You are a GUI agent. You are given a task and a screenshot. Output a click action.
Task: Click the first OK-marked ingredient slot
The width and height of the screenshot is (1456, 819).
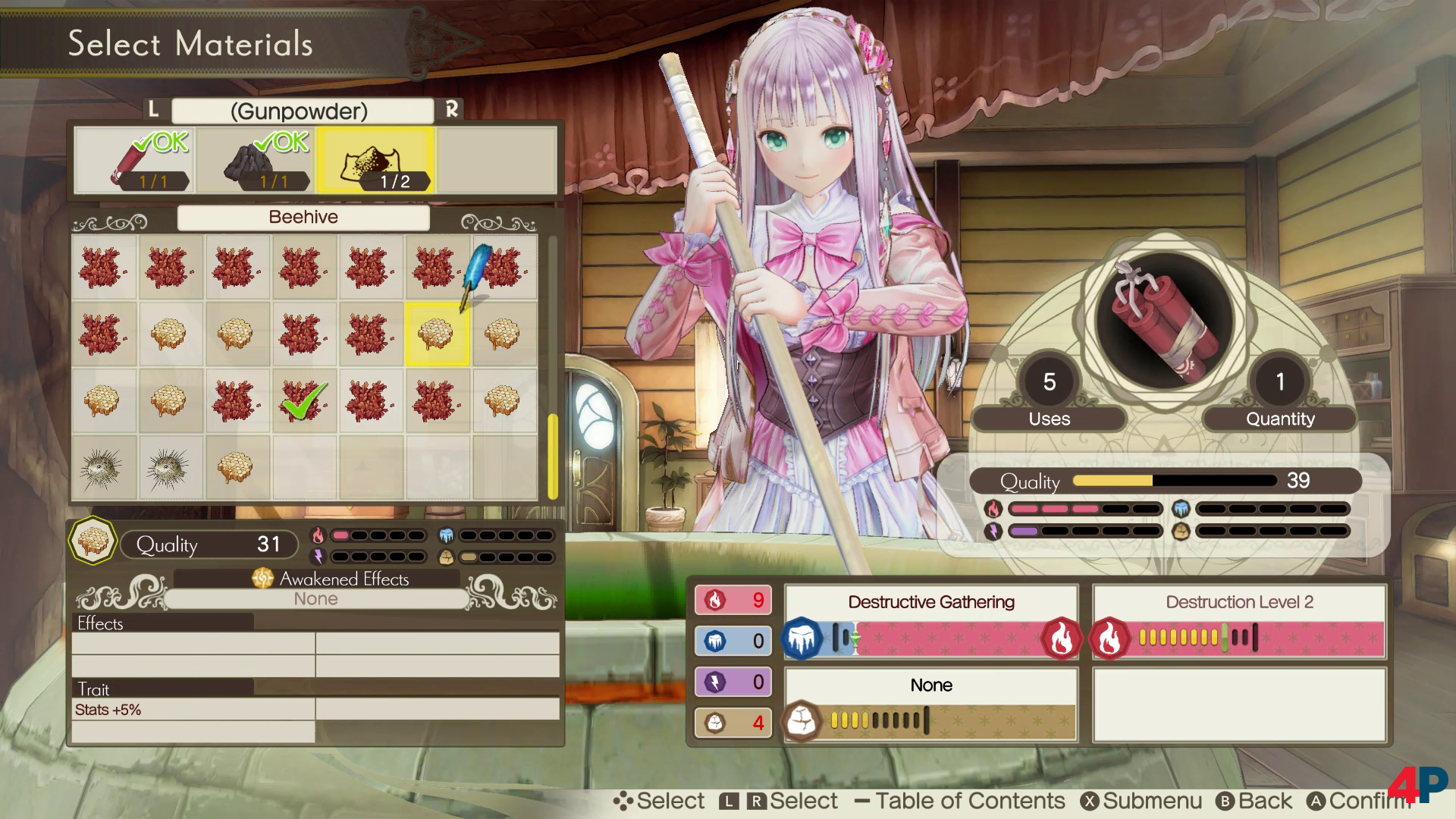pyautogui.click(x=136, y=159)
